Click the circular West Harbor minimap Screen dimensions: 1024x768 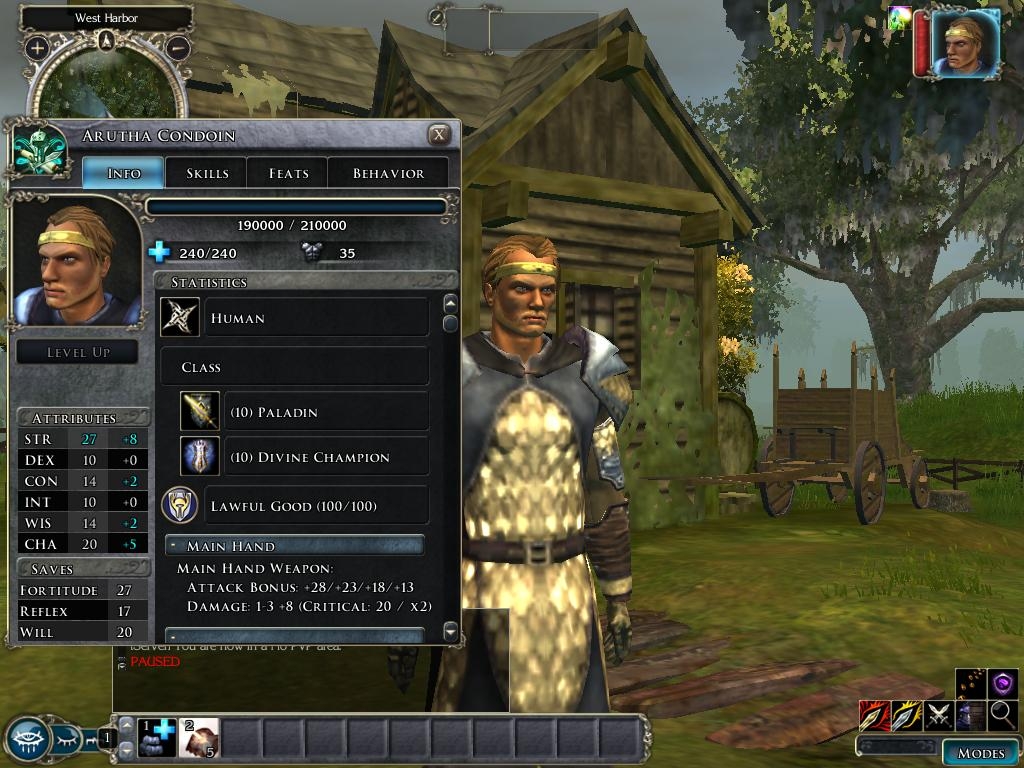105,90
